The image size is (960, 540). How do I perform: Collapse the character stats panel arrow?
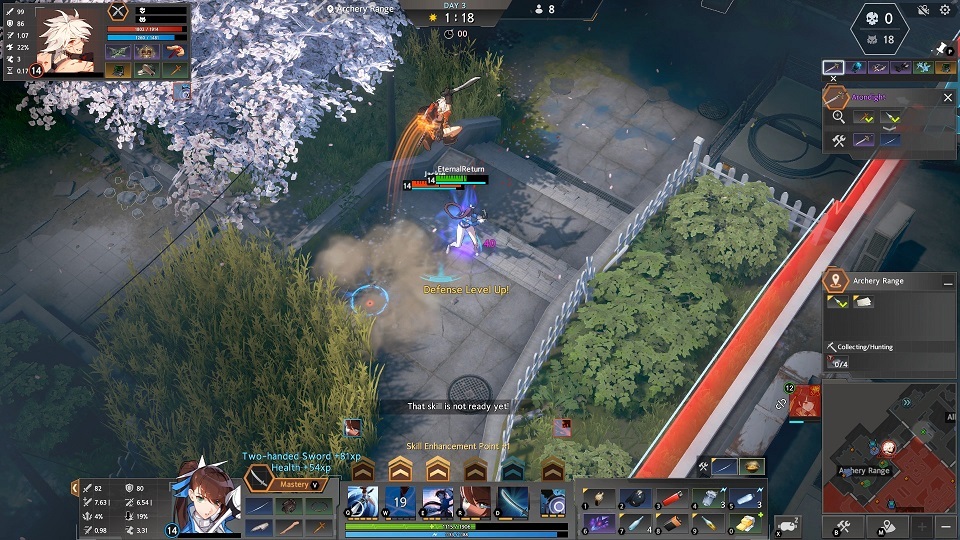(x=74, y=488)
